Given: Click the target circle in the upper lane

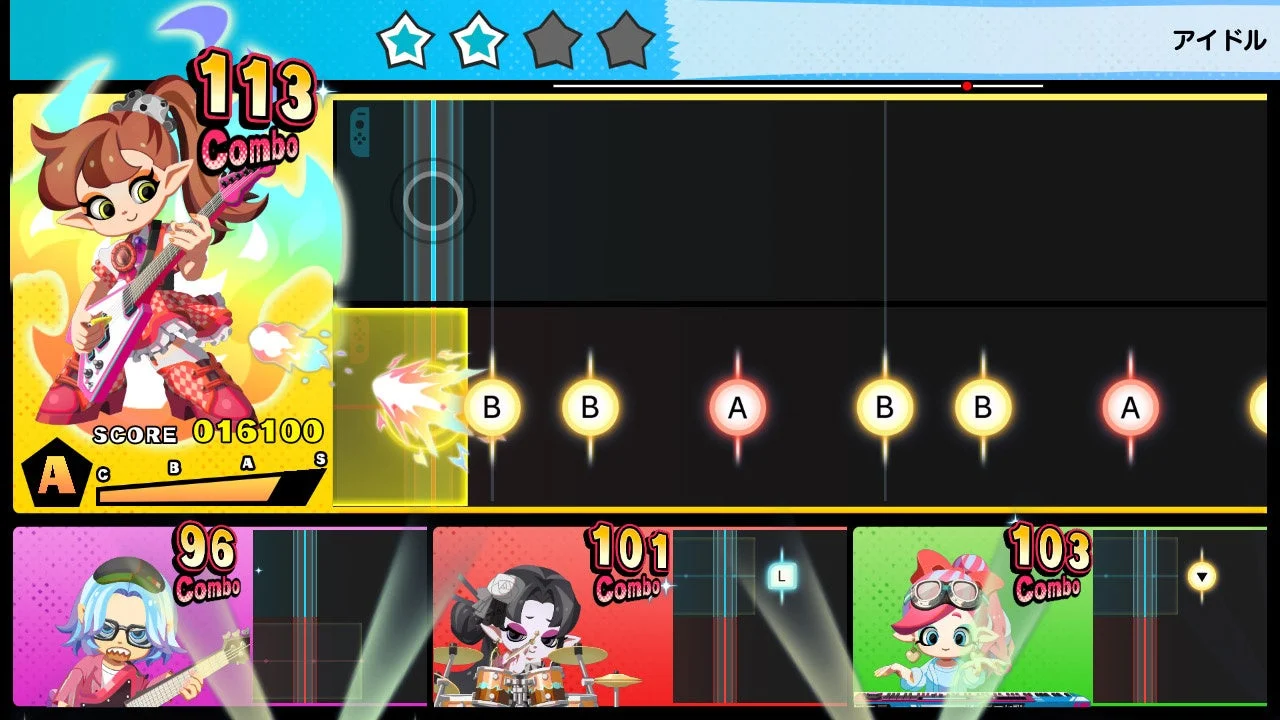Looking at the screenshot, I should click(432, 200).
